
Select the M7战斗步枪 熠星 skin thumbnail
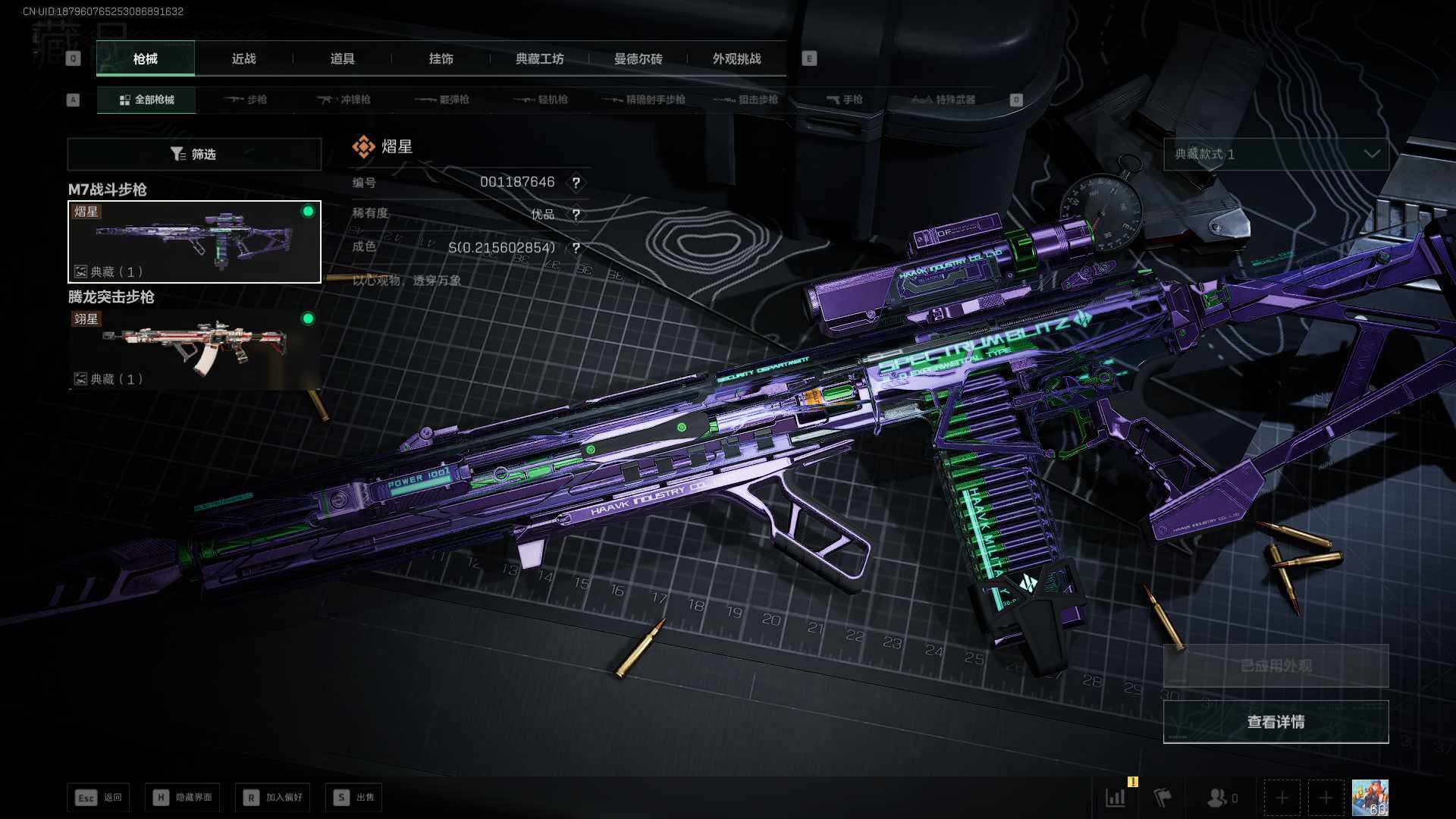[x=194, y=242]
